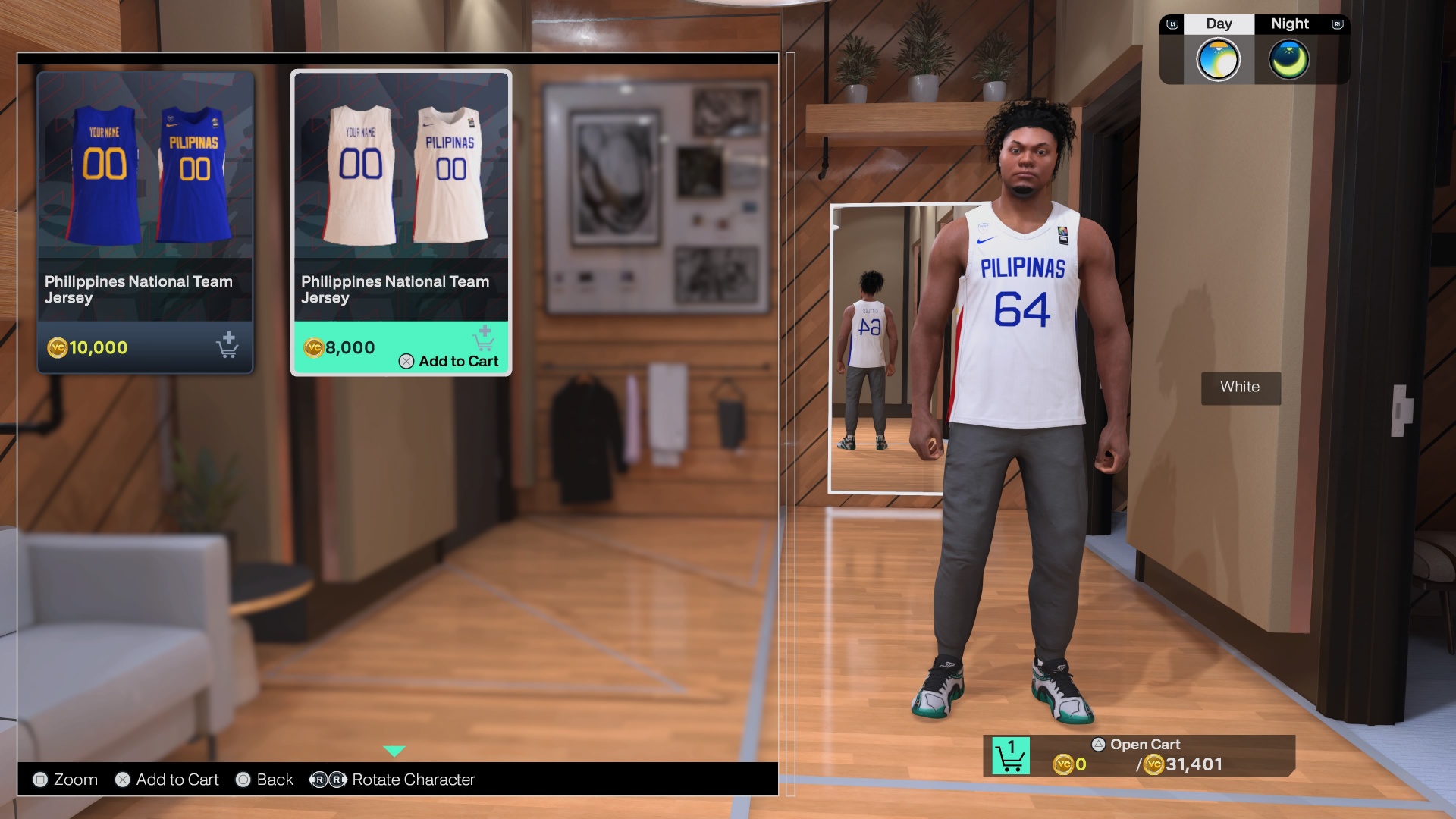Click the cart icon on the 10,000 VC jersey
This screenshot has height=819, width=1456.
click(227, 346)
